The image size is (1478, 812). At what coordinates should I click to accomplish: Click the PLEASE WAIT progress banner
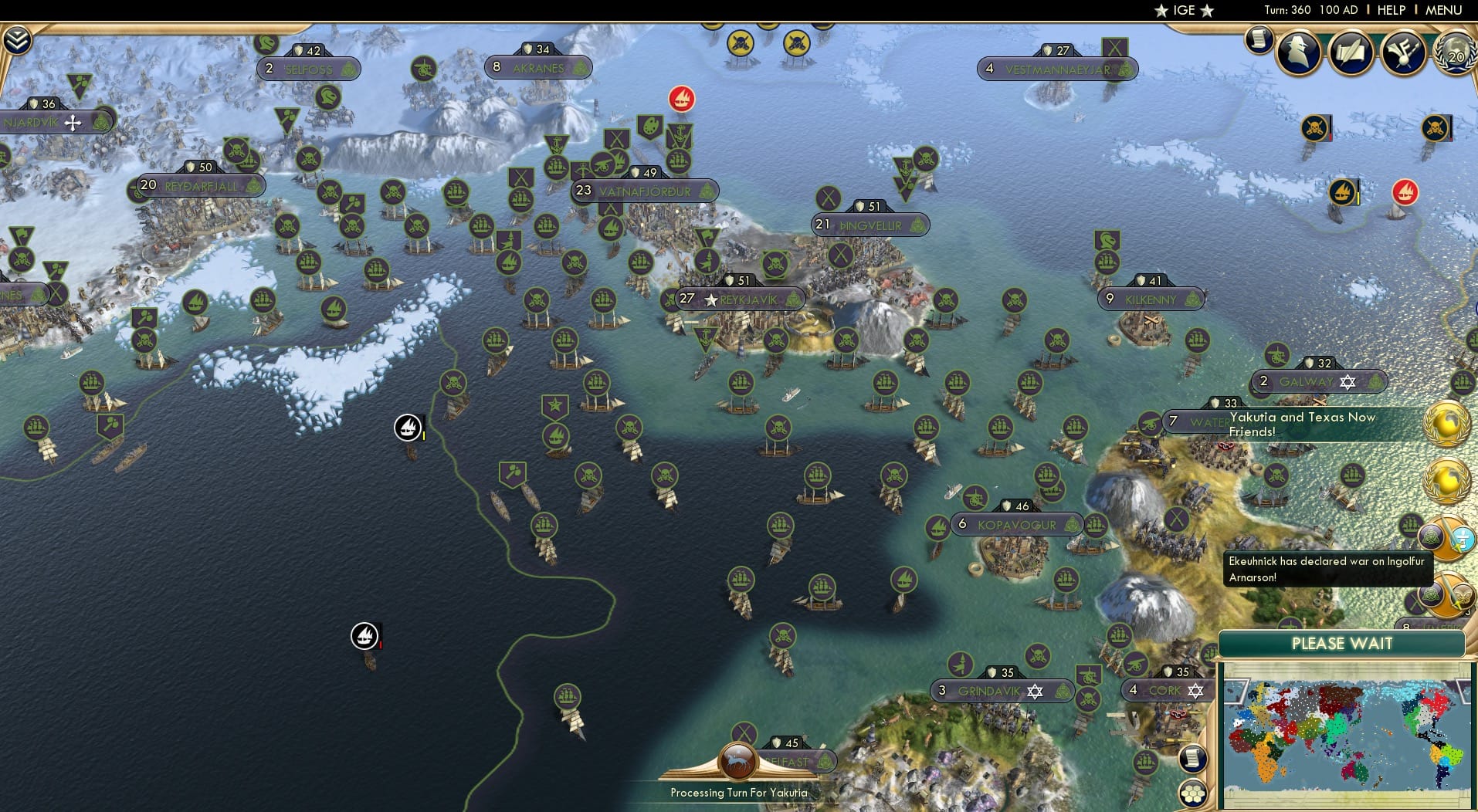point(1341,643)
